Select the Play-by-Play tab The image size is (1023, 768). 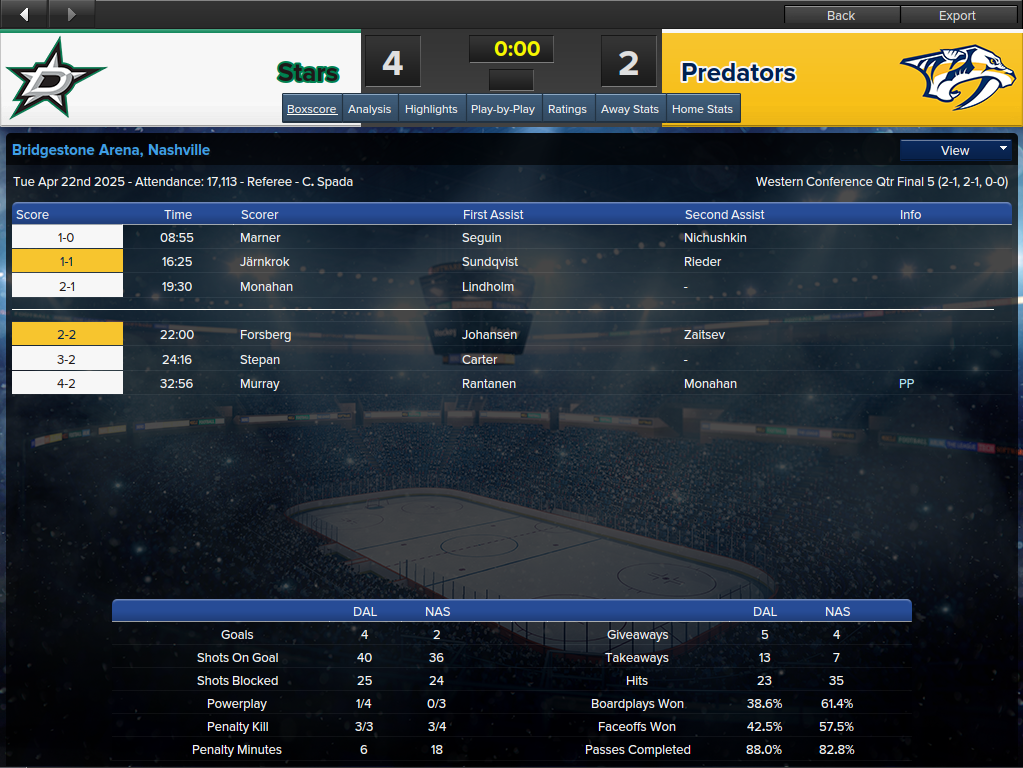coord(503,109)
